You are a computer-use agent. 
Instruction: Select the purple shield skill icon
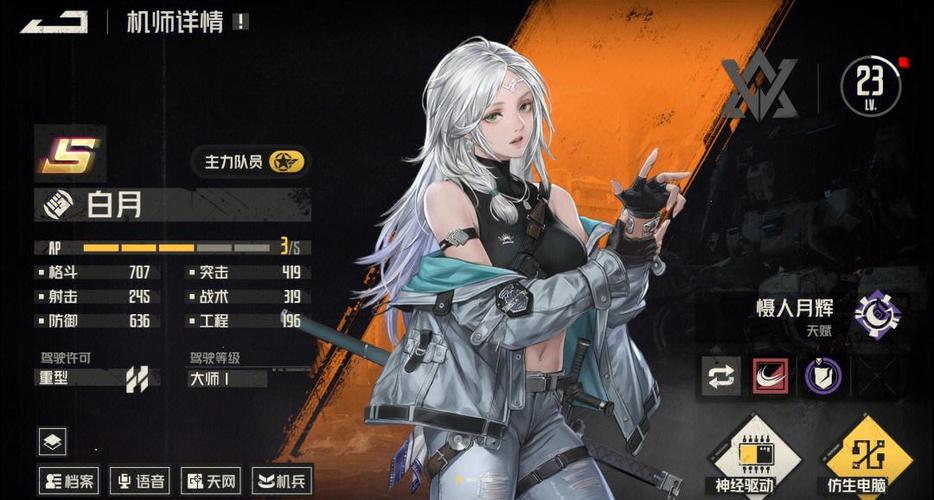(x=823, y=375)
